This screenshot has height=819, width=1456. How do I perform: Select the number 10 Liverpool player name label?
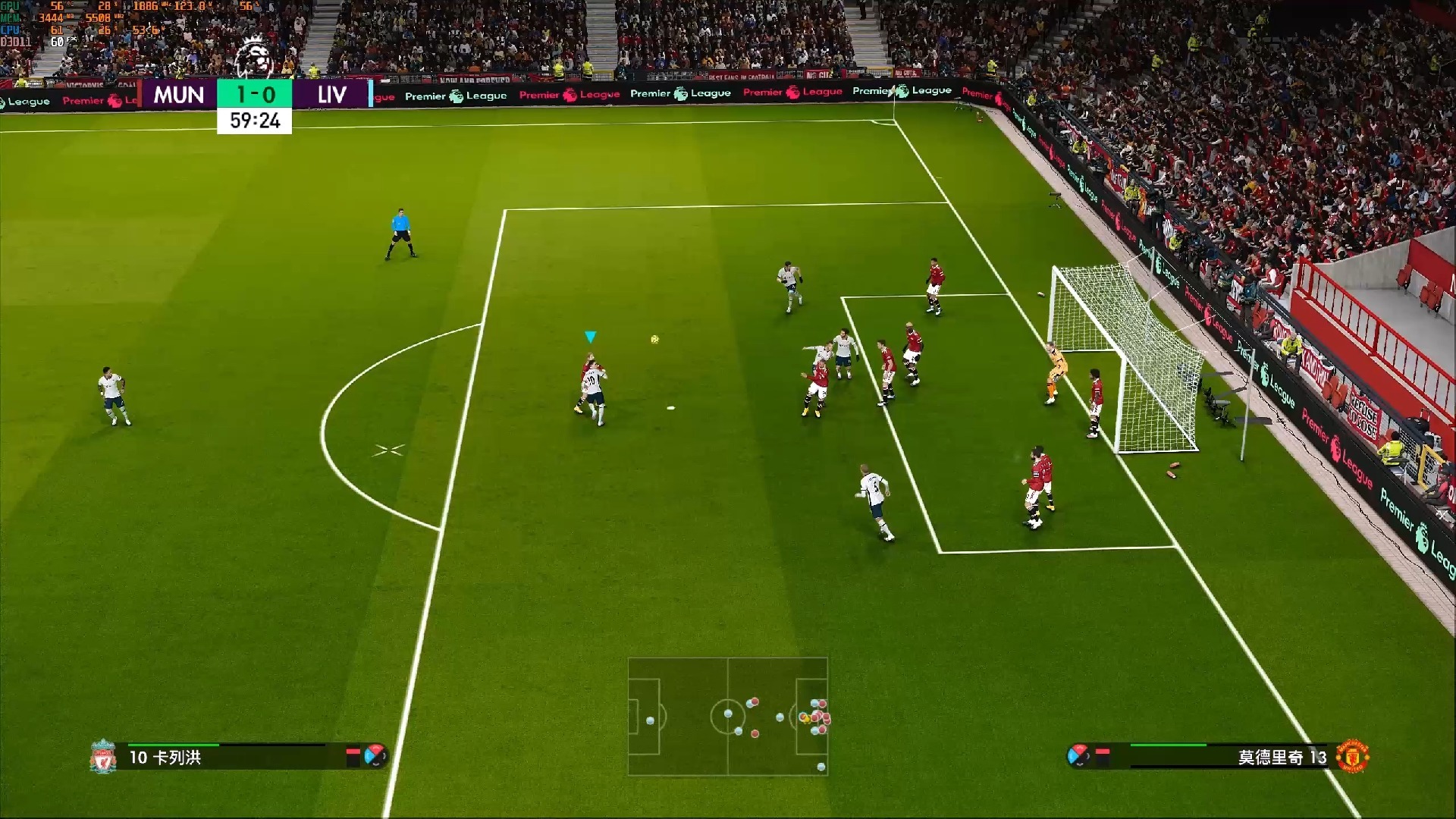click(x=165, y=758)
